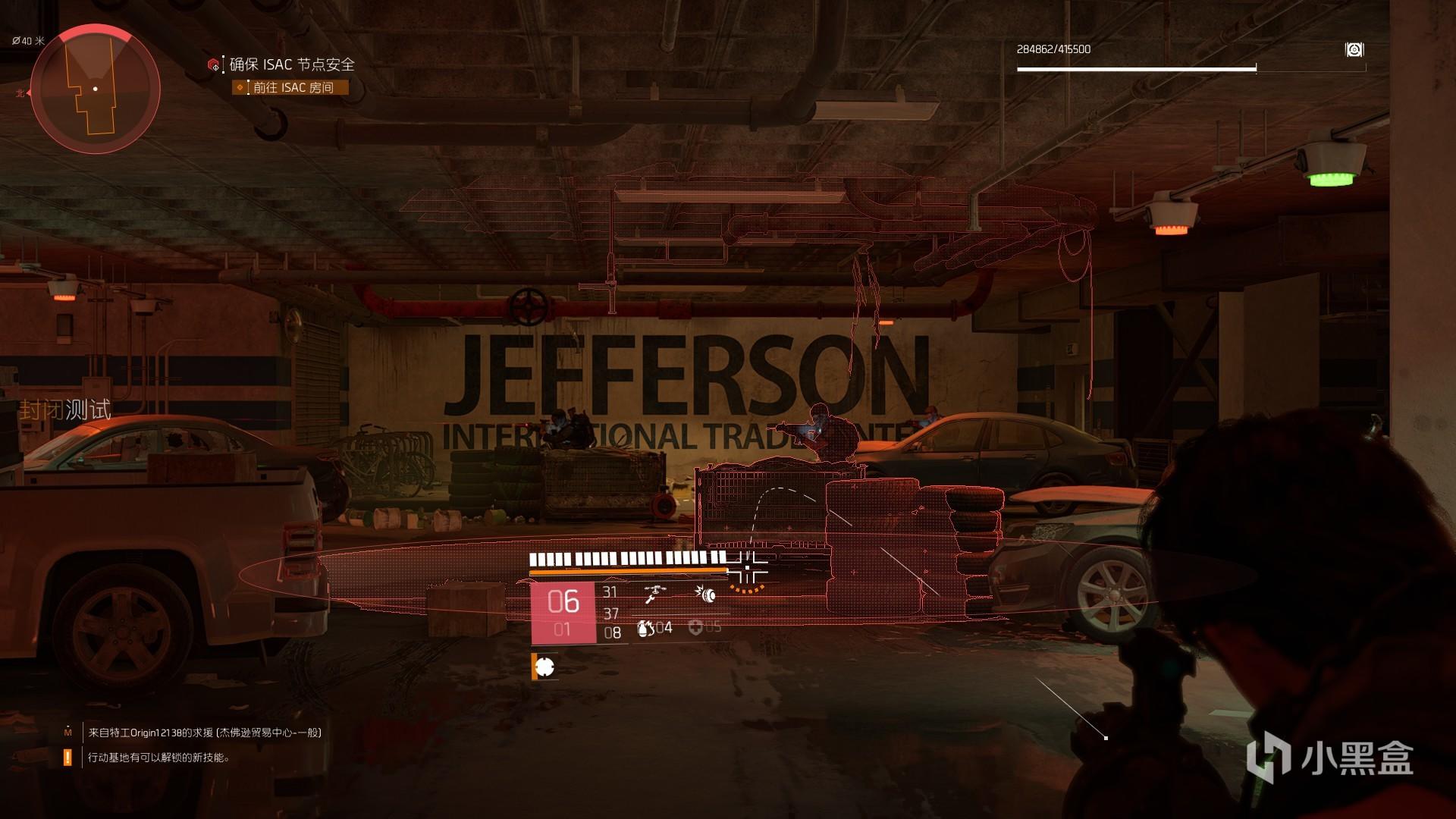
Task: Click the round crosshair icon below weapon box
Action: tap(544, 667)
